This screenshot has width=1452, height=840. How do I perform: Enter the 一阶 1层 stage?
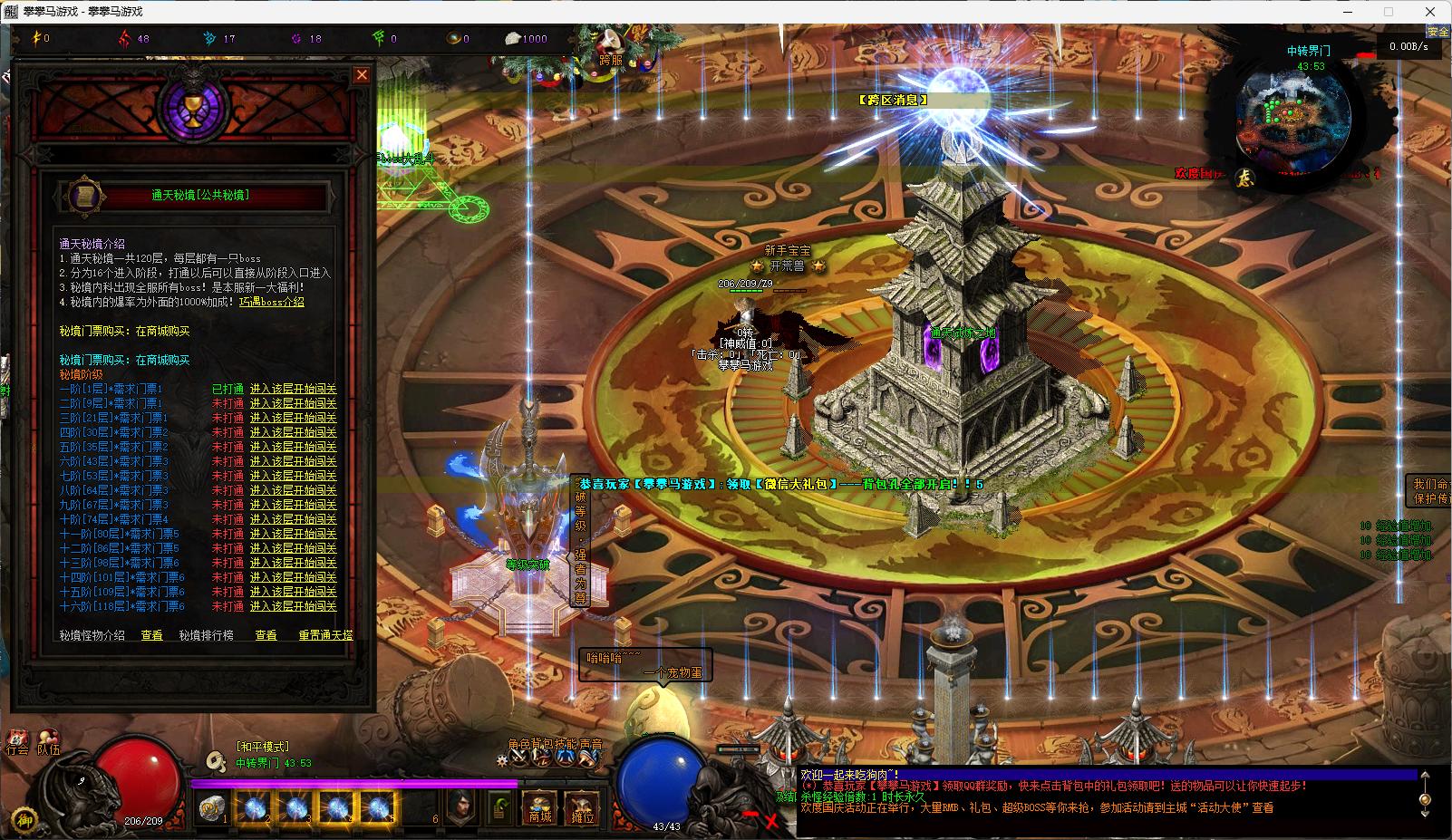point(293,389)
